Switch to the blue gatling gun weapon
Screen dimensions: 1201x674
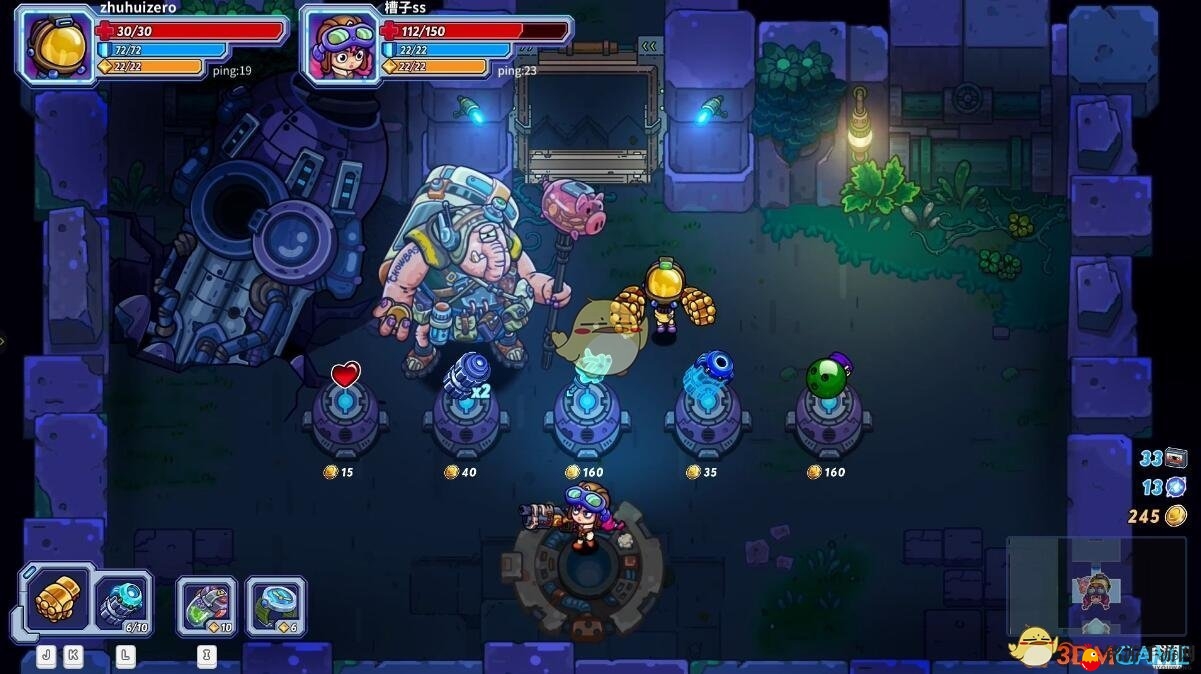click(124, 603)
